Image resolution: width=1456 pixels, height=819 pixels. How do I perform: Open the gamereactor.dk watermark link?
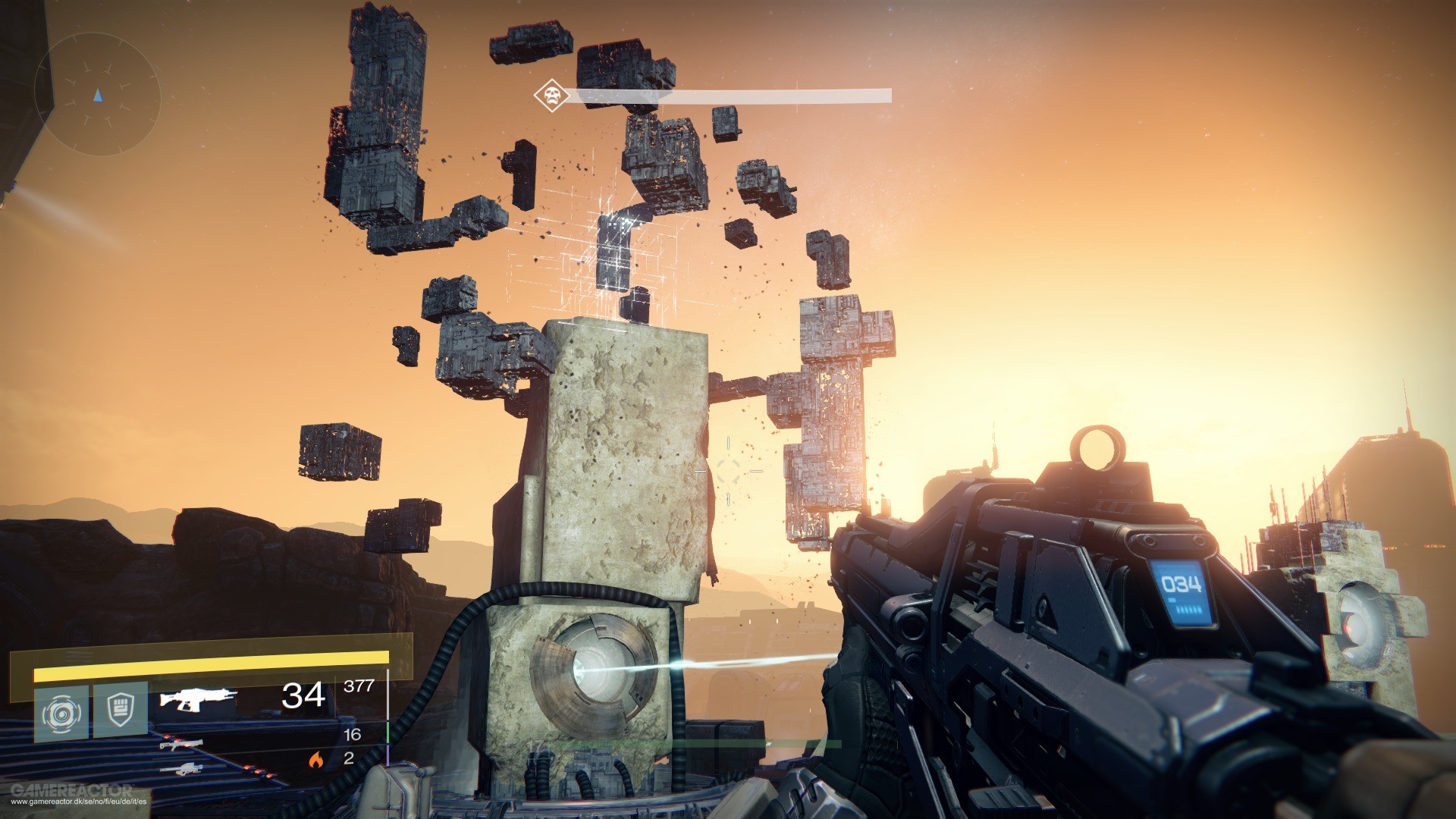click(80, 802)
